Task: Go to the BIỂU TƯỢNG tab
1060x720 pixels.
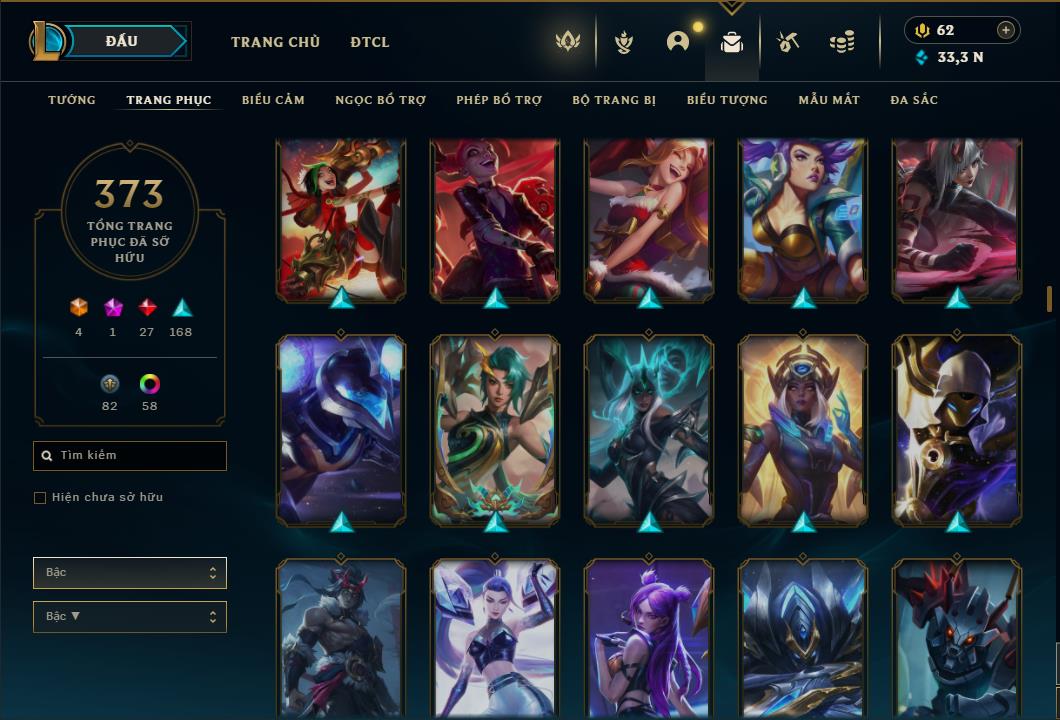Action: pos(727,100)
